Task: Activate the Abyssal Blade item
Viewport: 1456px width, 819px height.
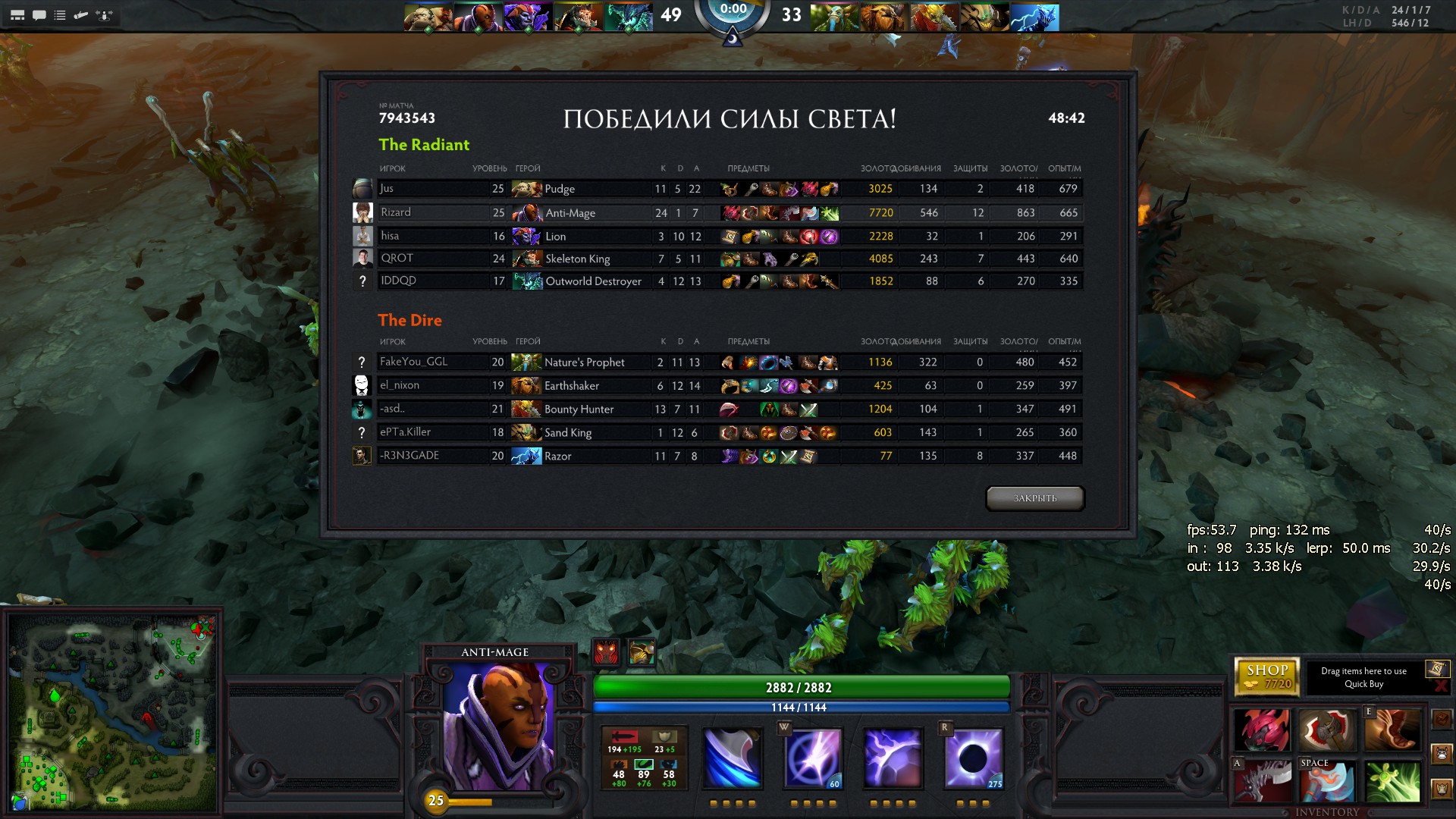Action: [1262, 781]
